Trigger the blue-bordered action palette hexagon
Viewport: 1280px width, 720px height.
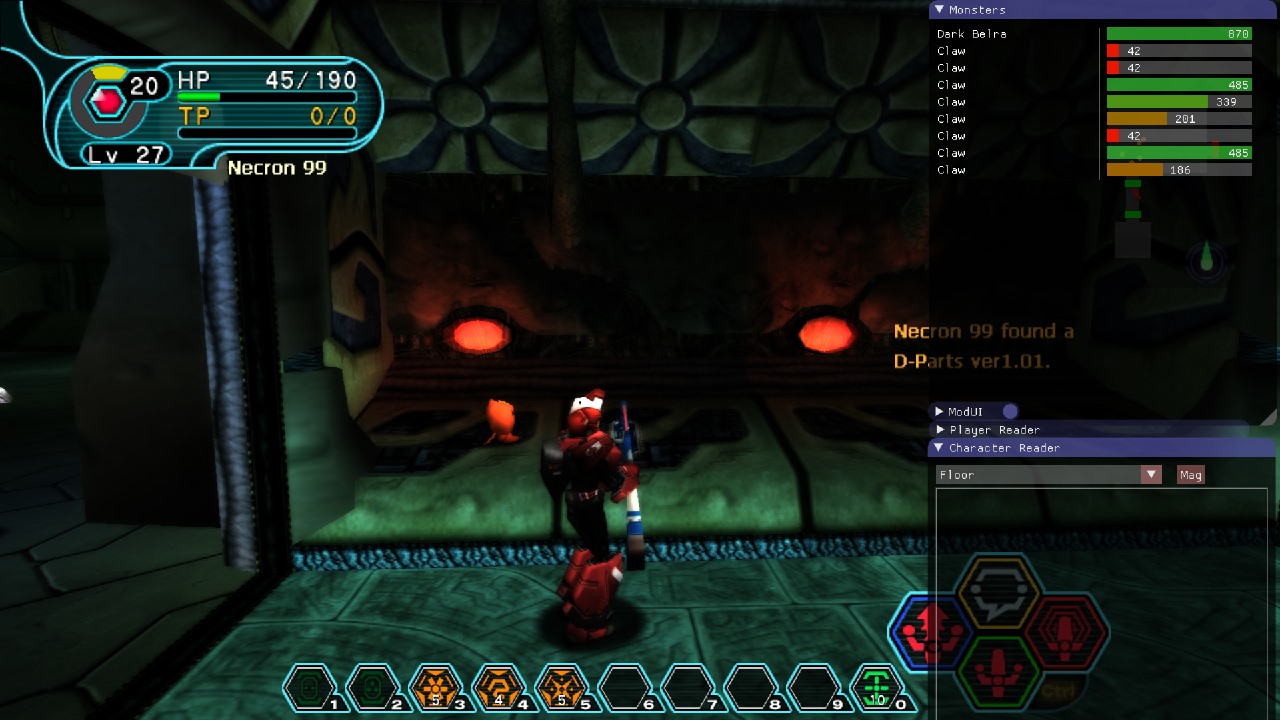click(x=932, y=632)
